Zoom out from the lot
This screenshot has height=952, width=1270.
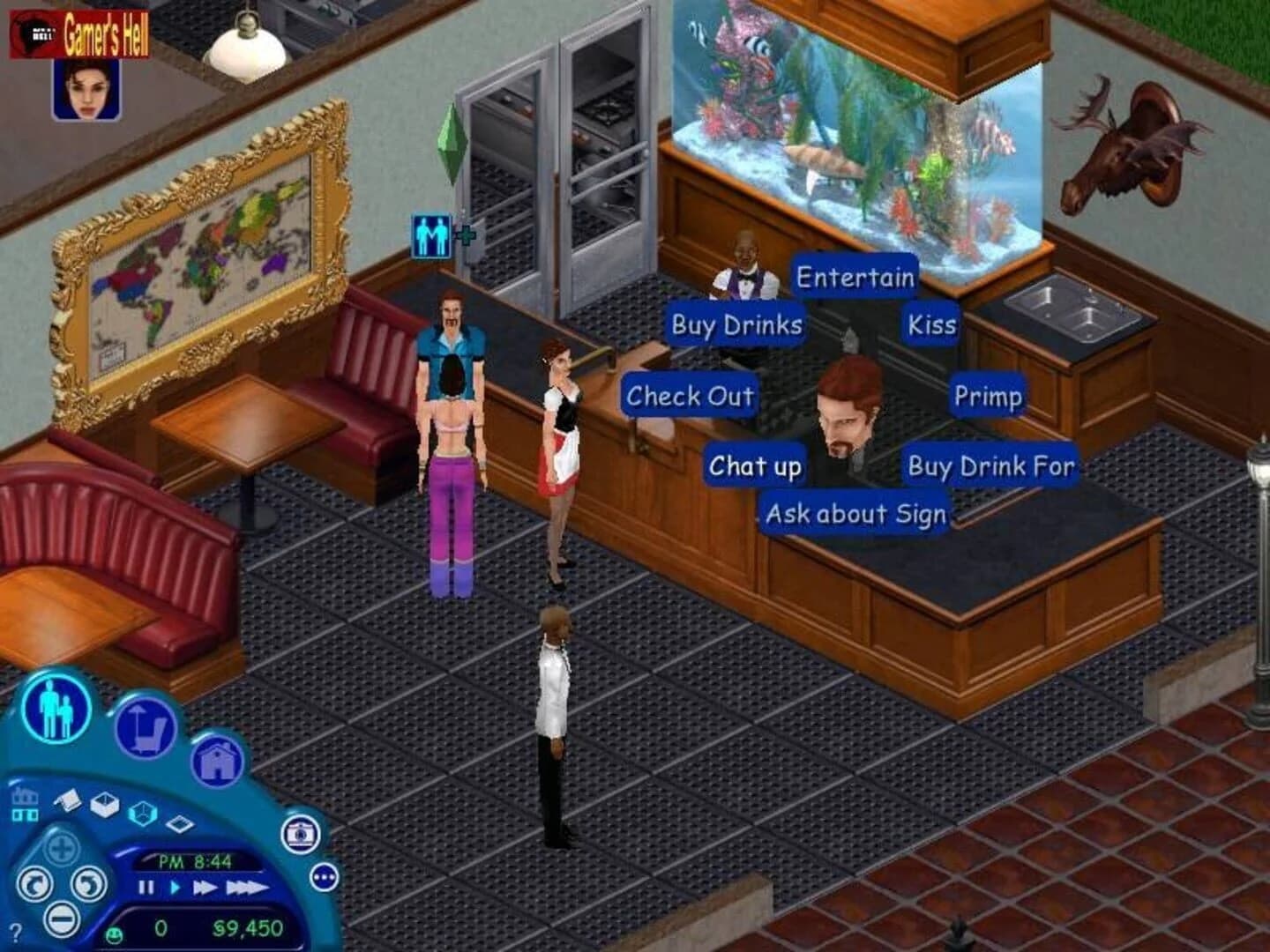(62, 919)
